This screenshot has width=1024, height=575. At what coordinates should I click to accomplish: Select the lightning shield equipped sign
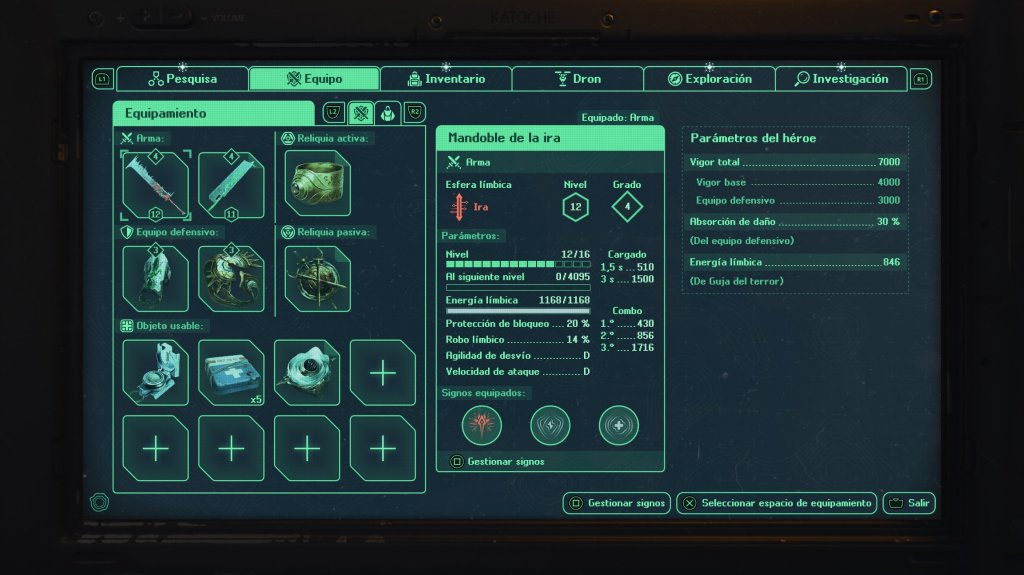point(550,425)
